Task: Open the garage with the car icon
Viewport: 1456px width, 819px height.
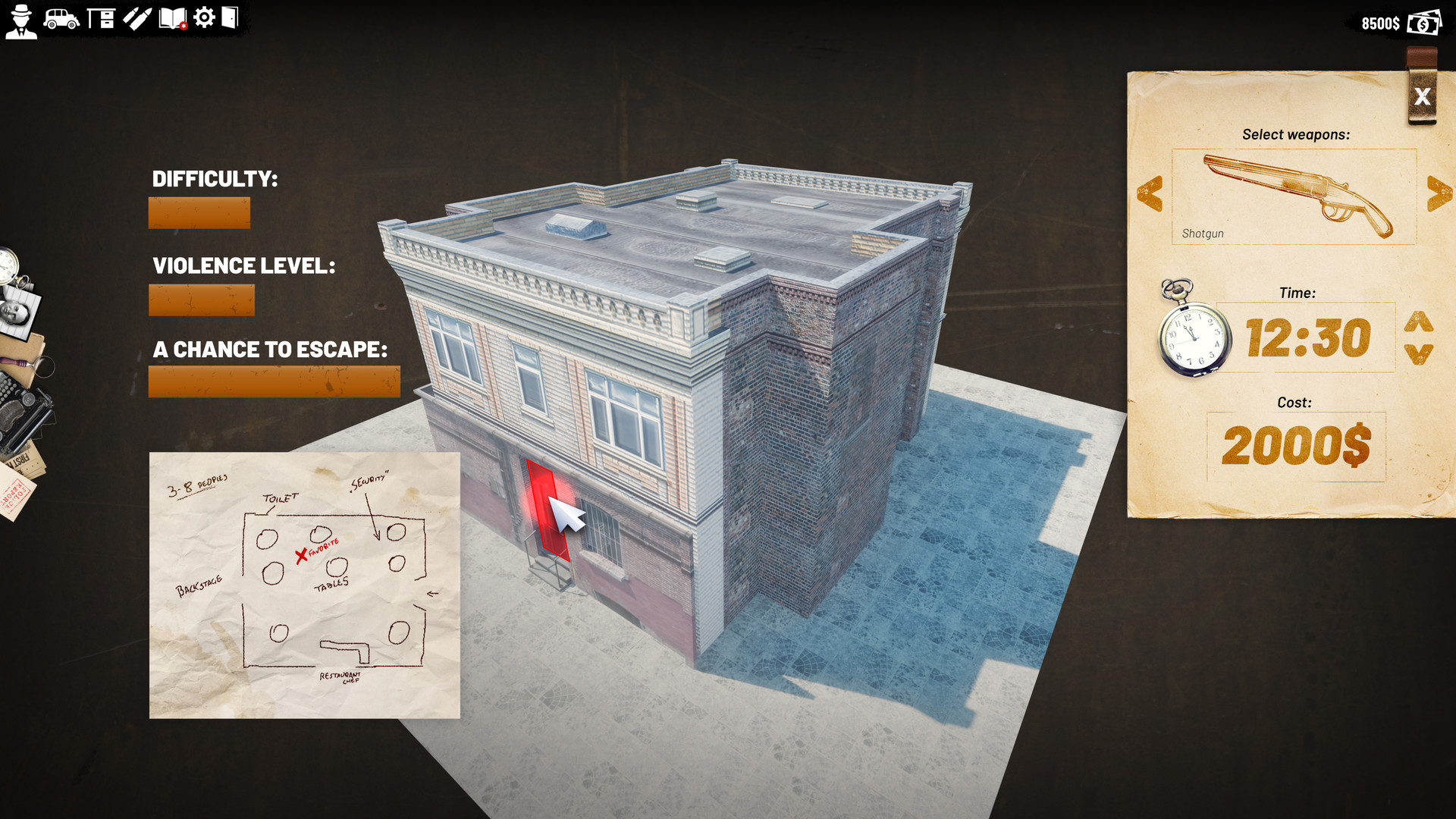Action: point(61,22)
